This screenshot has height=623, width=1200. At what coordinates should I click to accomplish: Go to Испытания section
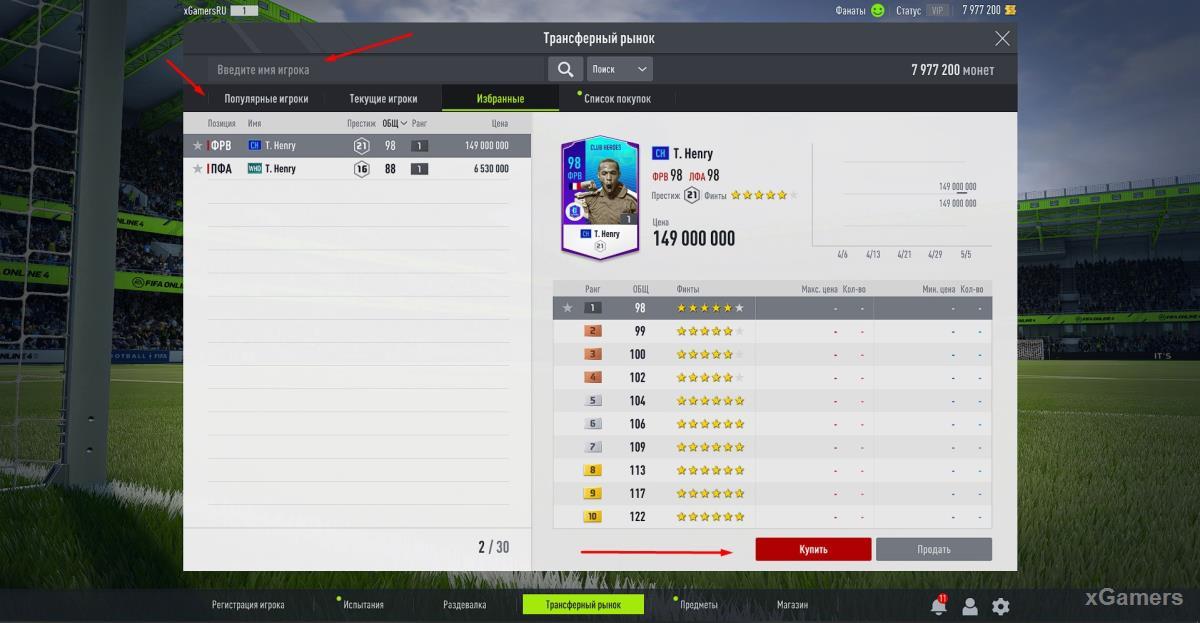click(363, 605)
